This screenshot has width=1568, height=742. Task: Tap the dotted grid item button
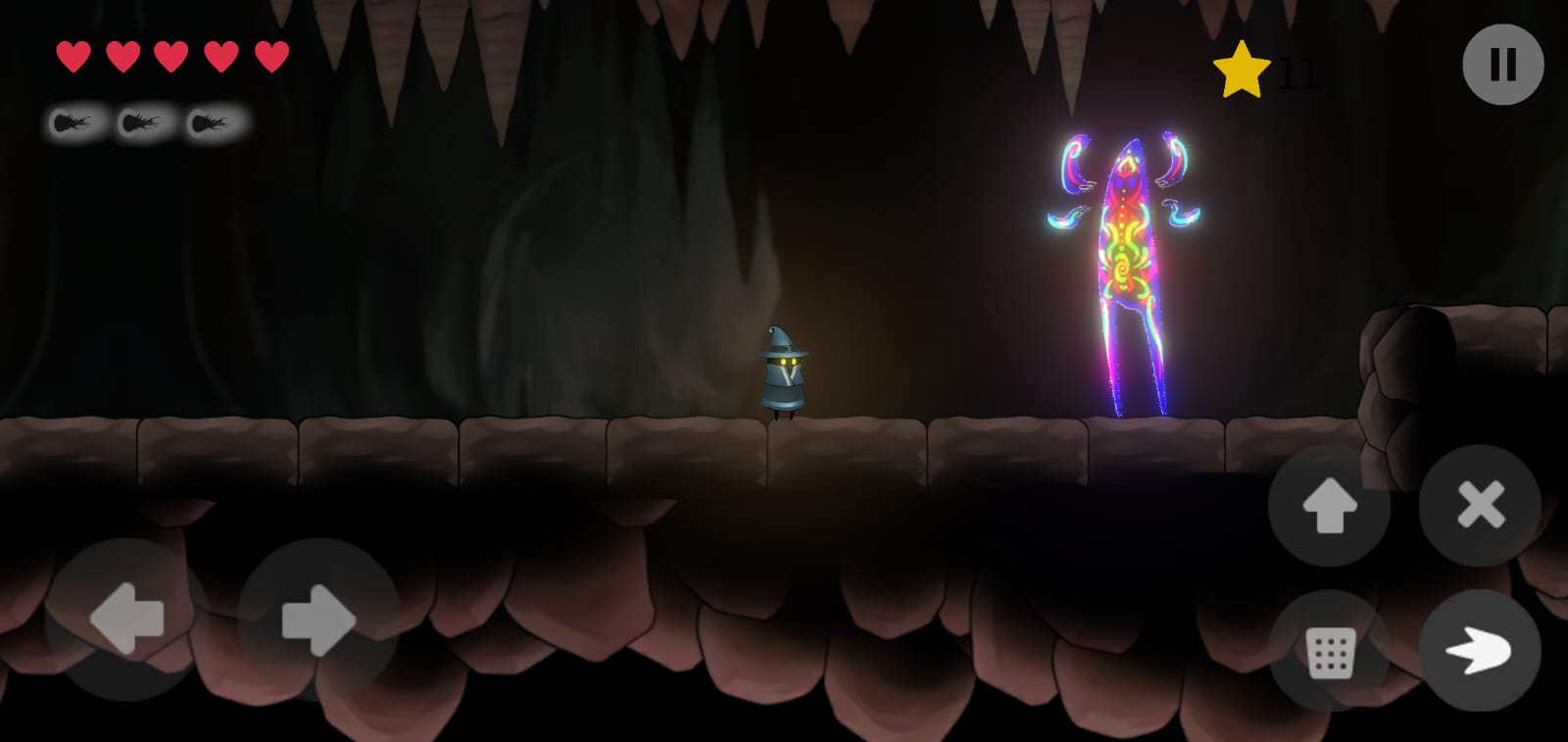point(1330,652)
